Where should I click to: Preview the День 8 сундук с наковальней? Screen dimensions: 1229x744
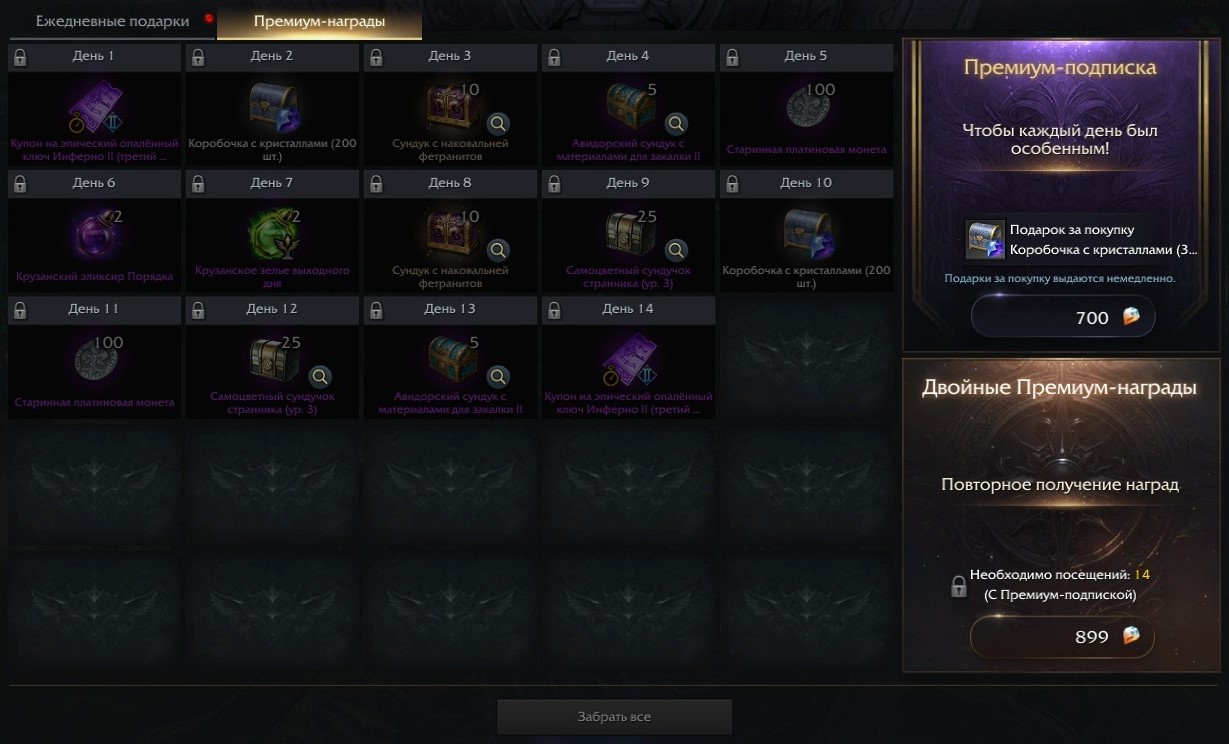point(498,250)
